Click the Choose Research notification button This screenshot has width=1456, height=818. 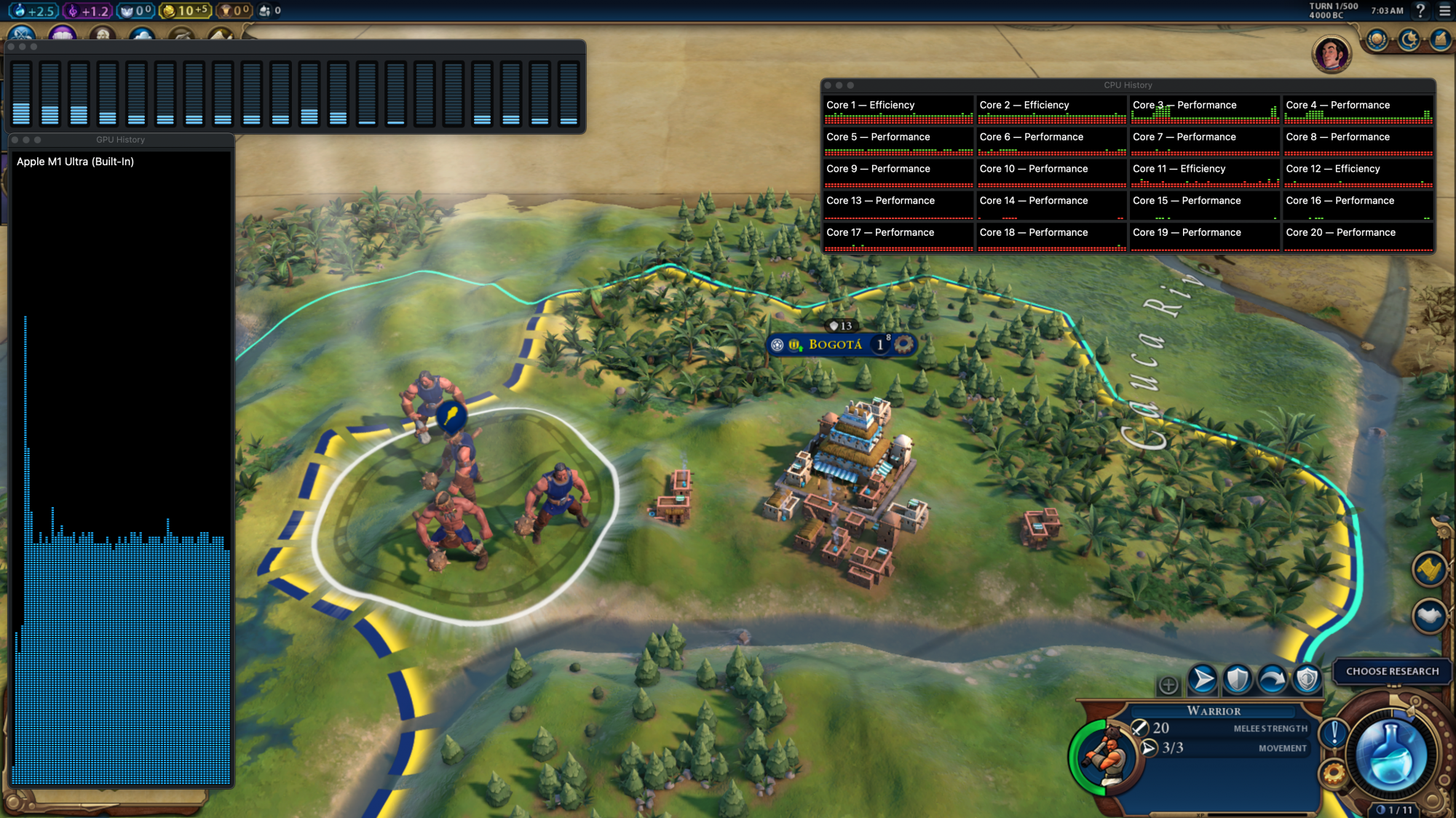[x=1392, y=671]
